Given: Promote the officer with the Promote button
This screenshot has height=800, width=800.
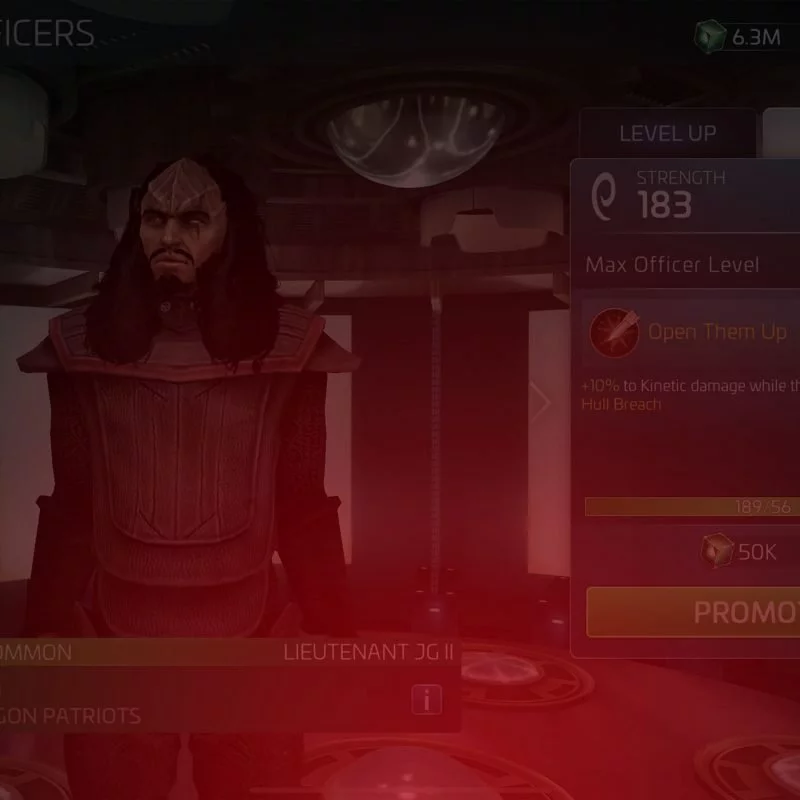Looking at the screenshot, I should pyautogui.click(x=695, y=612).
